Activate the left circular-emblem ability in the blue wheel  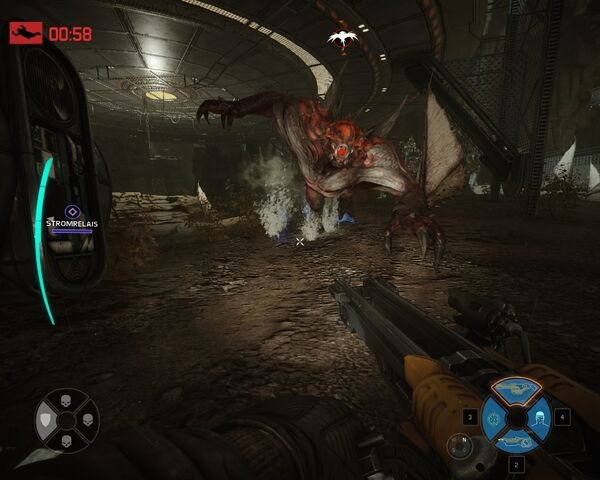(494, 415)
